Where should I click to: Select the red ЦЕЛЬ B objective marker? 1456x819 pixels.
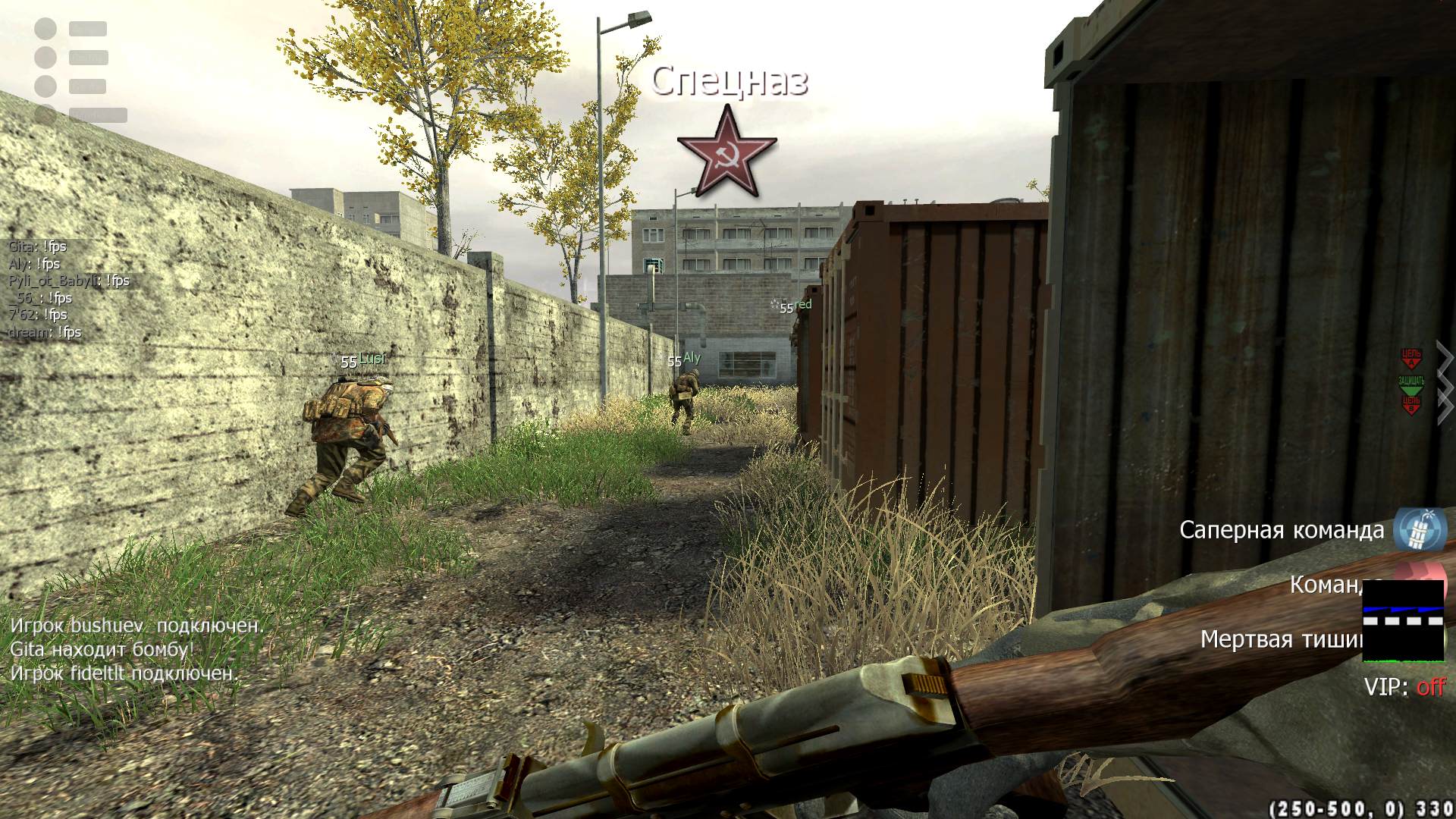pos(1410,404)
